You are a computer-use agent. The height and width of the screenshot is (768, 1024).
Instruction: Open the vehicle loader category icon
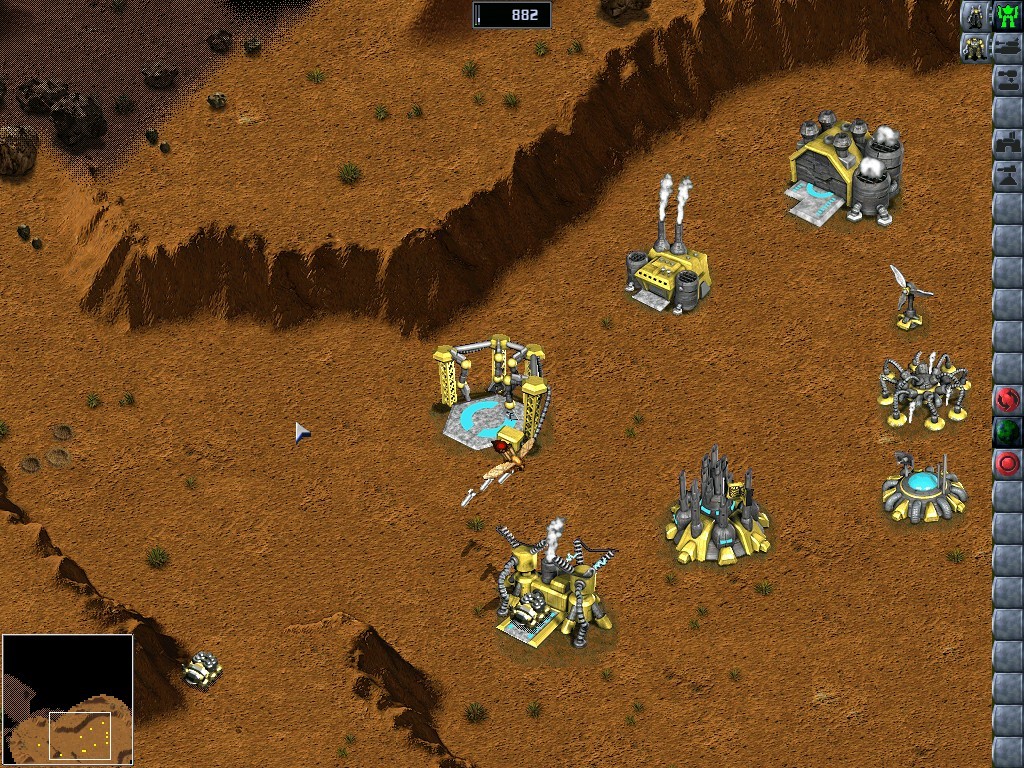point(1007,79)
